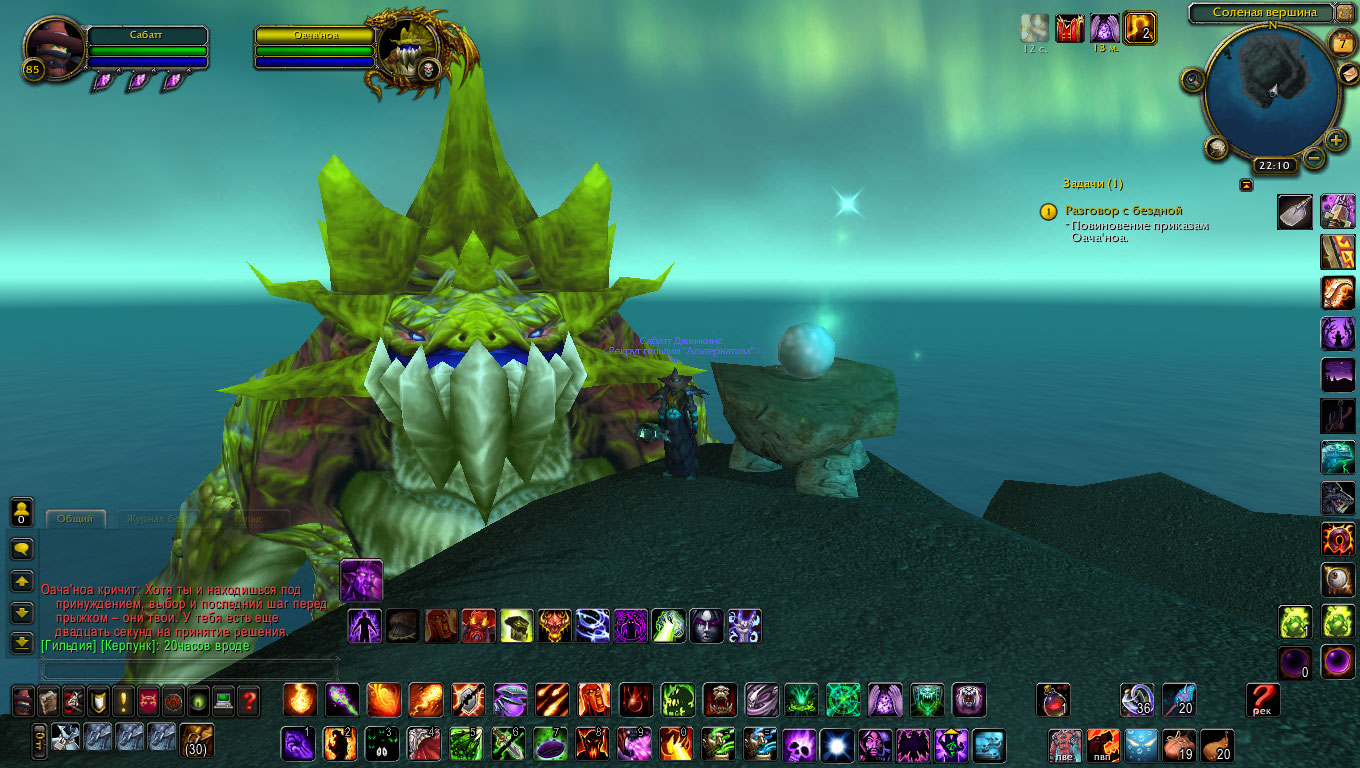Jump chat to the bottom with the scroll-to-end button
The image size is (1360, 768).
tap(22, 642)
